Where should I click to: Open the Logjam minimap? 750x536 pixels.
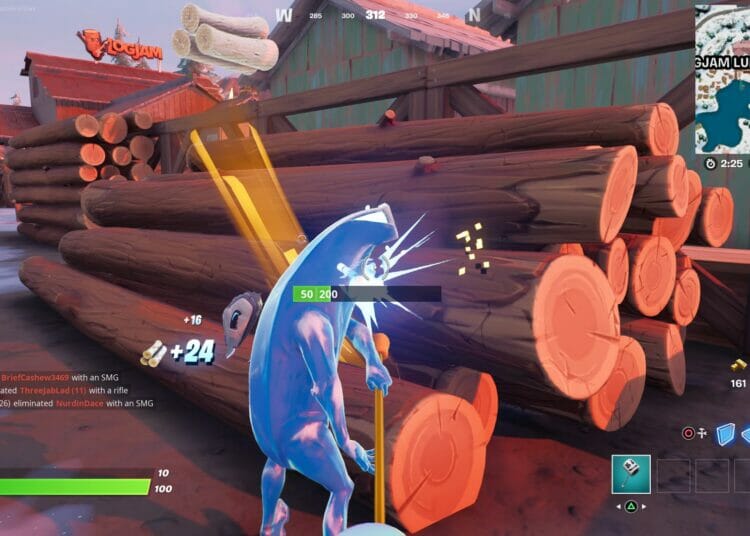tap(722, 76)
